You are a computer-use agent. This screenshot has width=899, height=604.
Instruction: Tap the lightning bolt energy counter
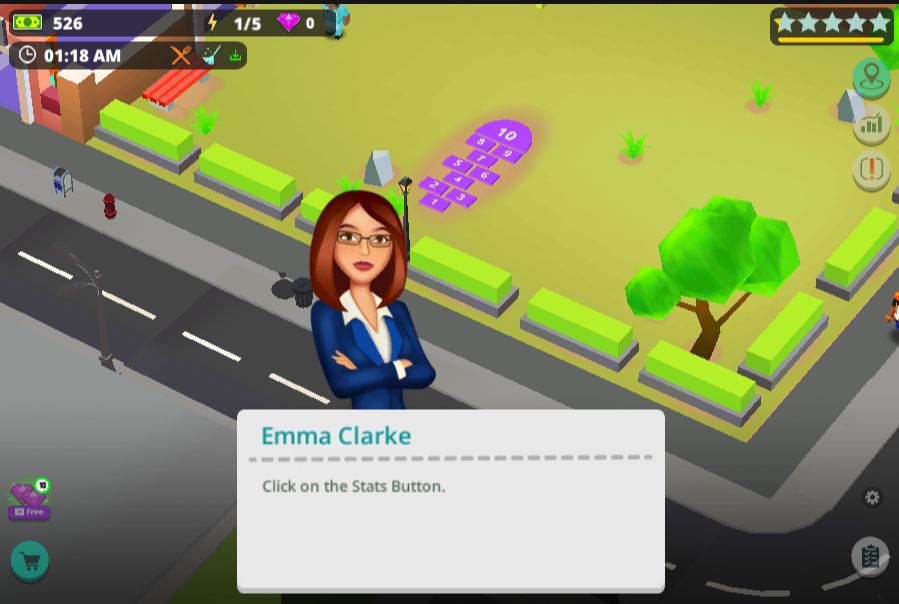235,23
